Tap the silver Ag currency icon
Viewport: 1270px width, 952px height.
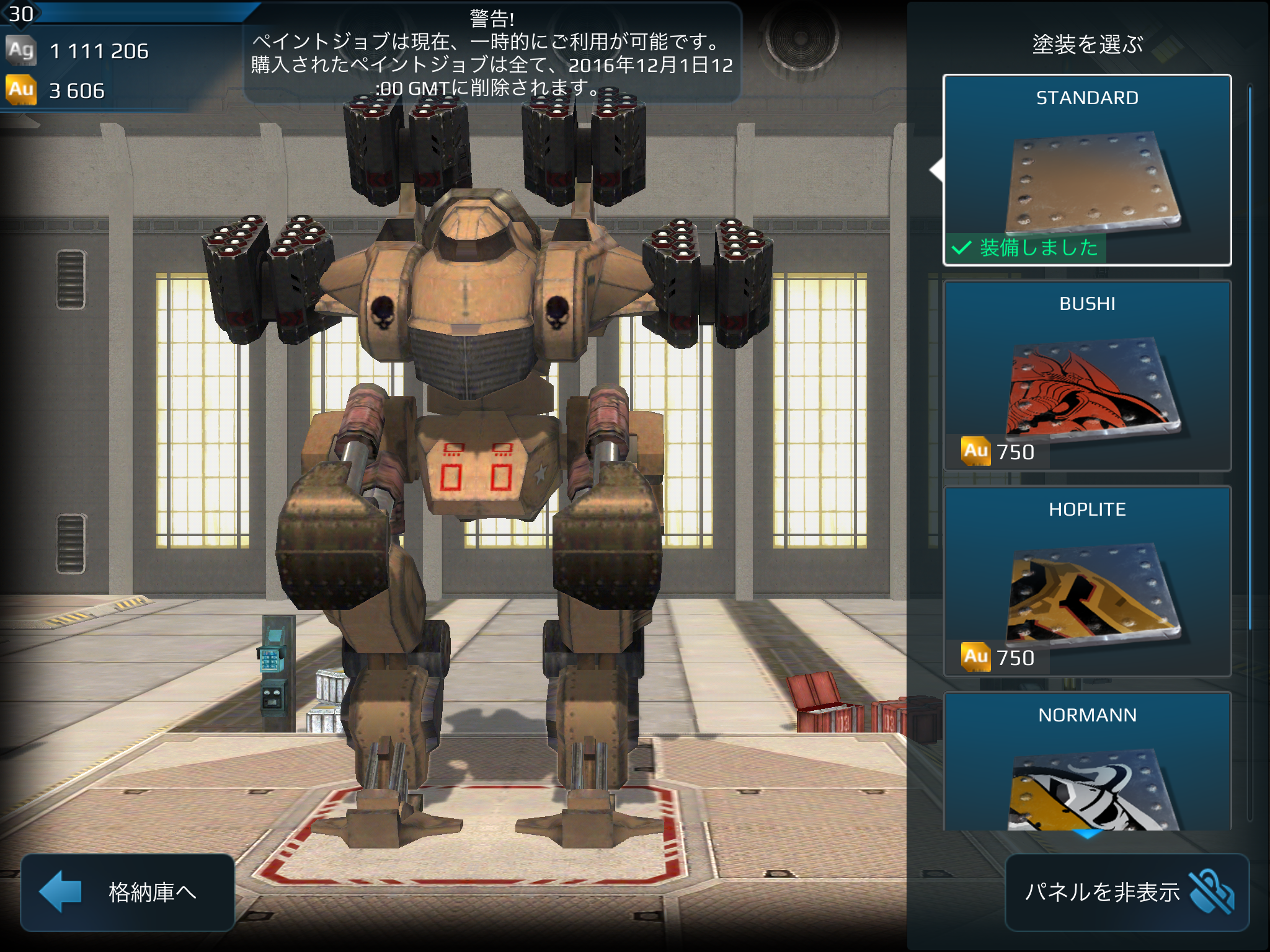[x=21, y=50]
